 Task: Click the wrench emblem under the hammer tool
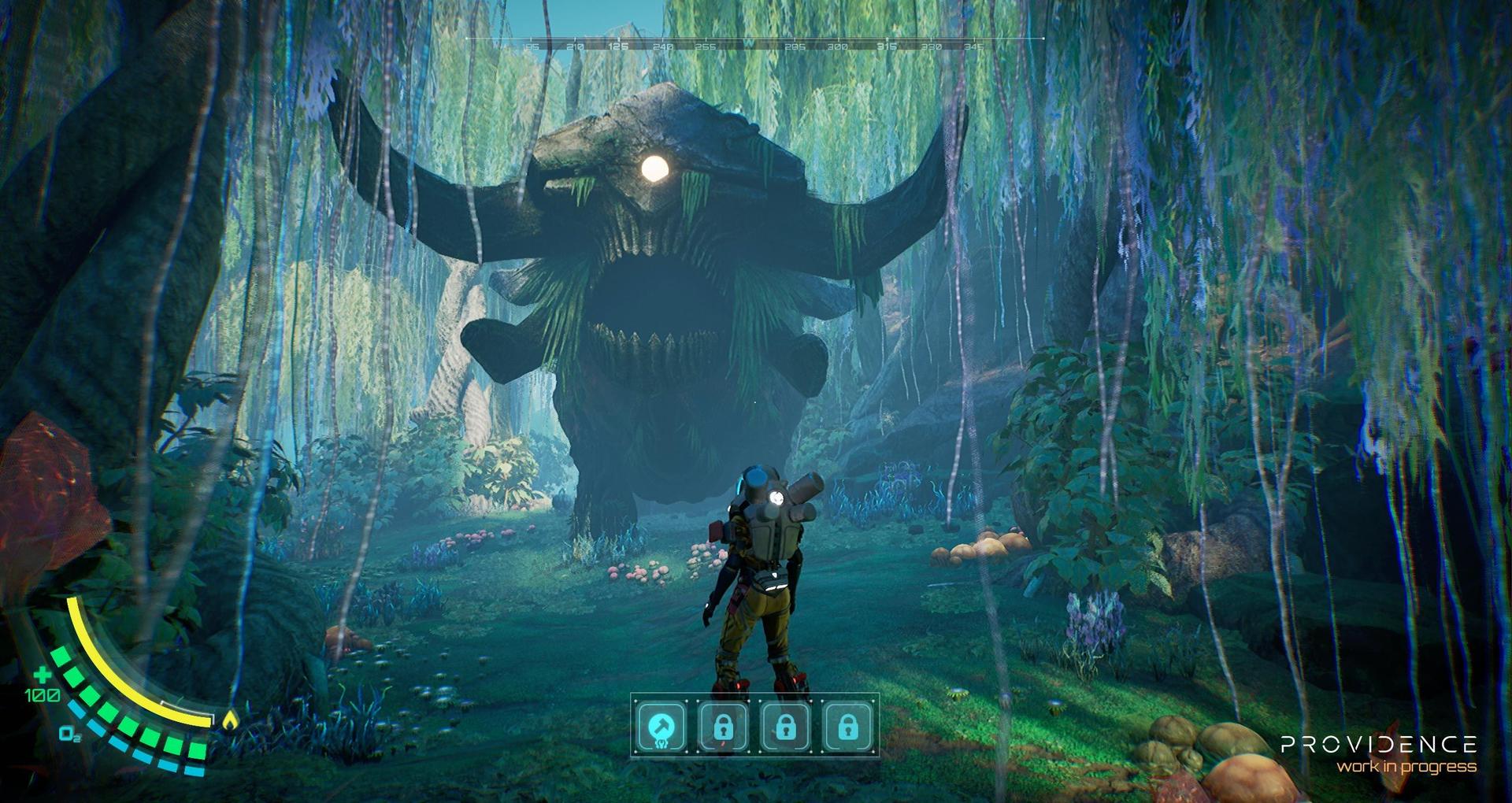(x=662, y=745)
